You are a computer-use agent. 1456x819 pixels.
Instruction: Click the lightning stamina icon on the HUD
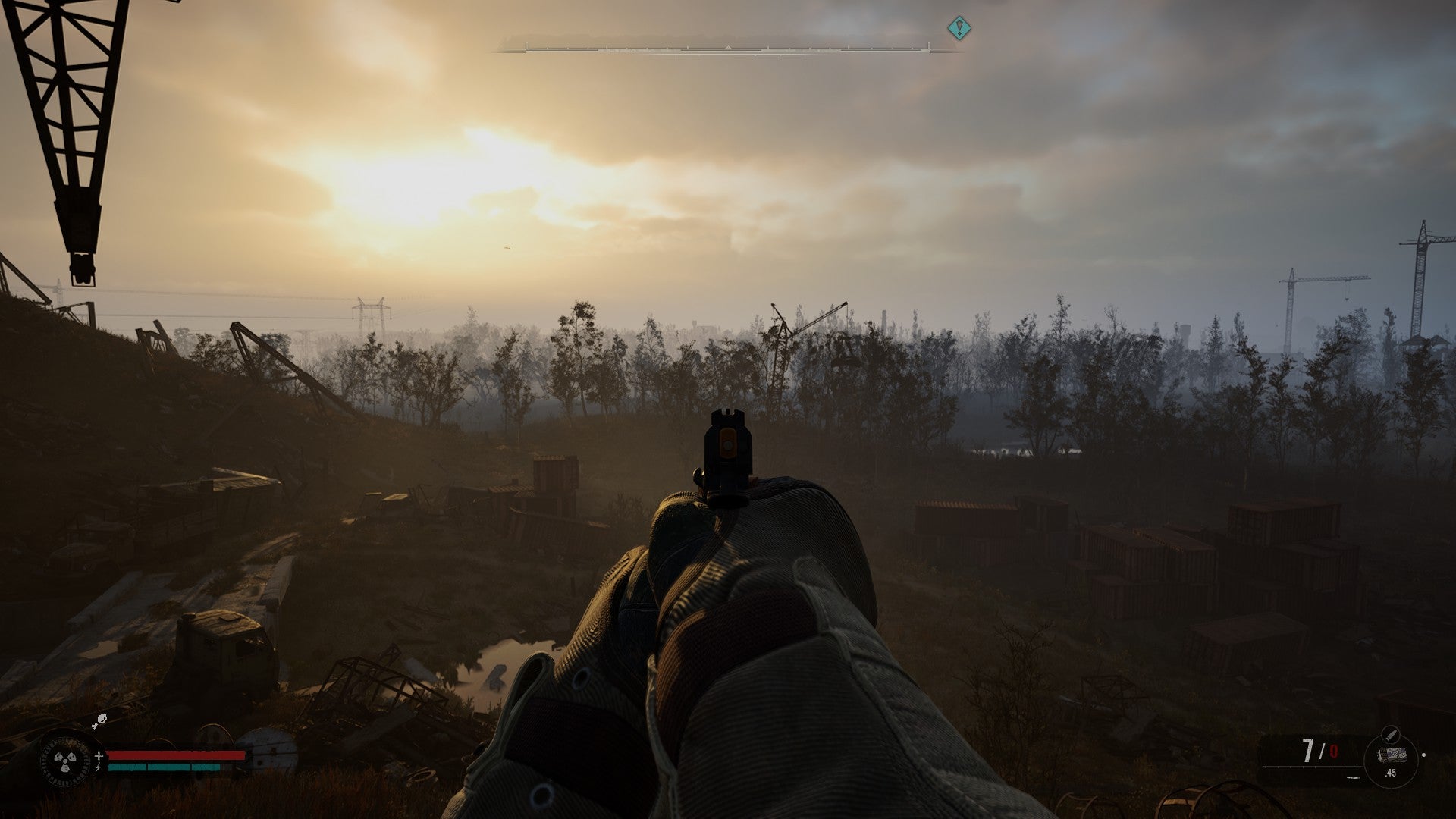[99, 767]
